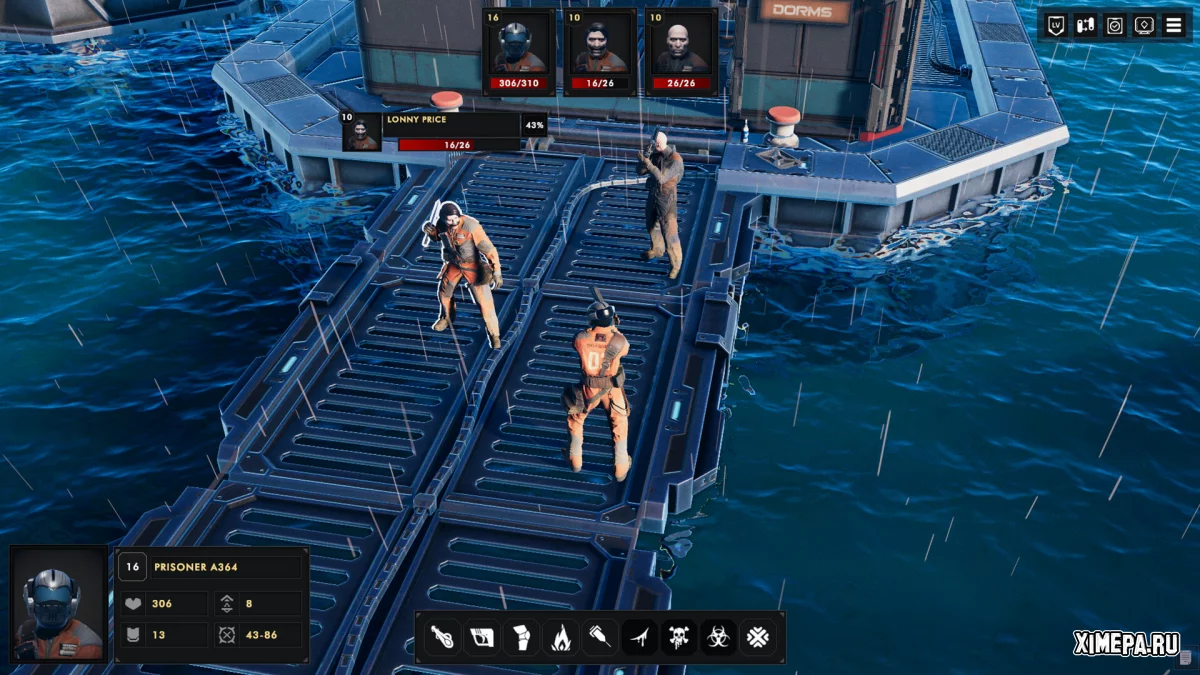This screenshot has width=1200, height=675.
Task: Activate the knee strike ability
Action: click(x=520, y=637)
